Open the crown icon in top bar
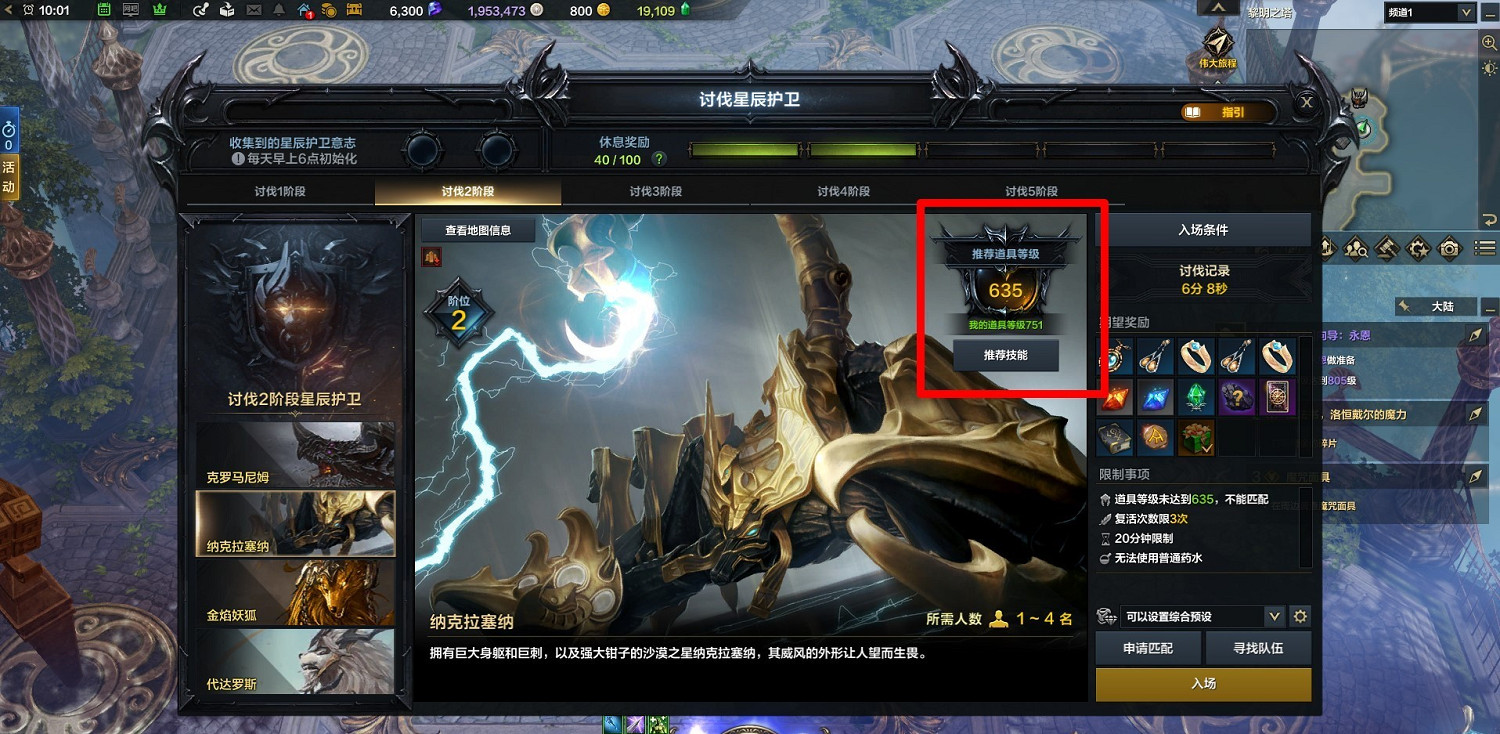1500x734 pixels. click(x=158, y=11)
